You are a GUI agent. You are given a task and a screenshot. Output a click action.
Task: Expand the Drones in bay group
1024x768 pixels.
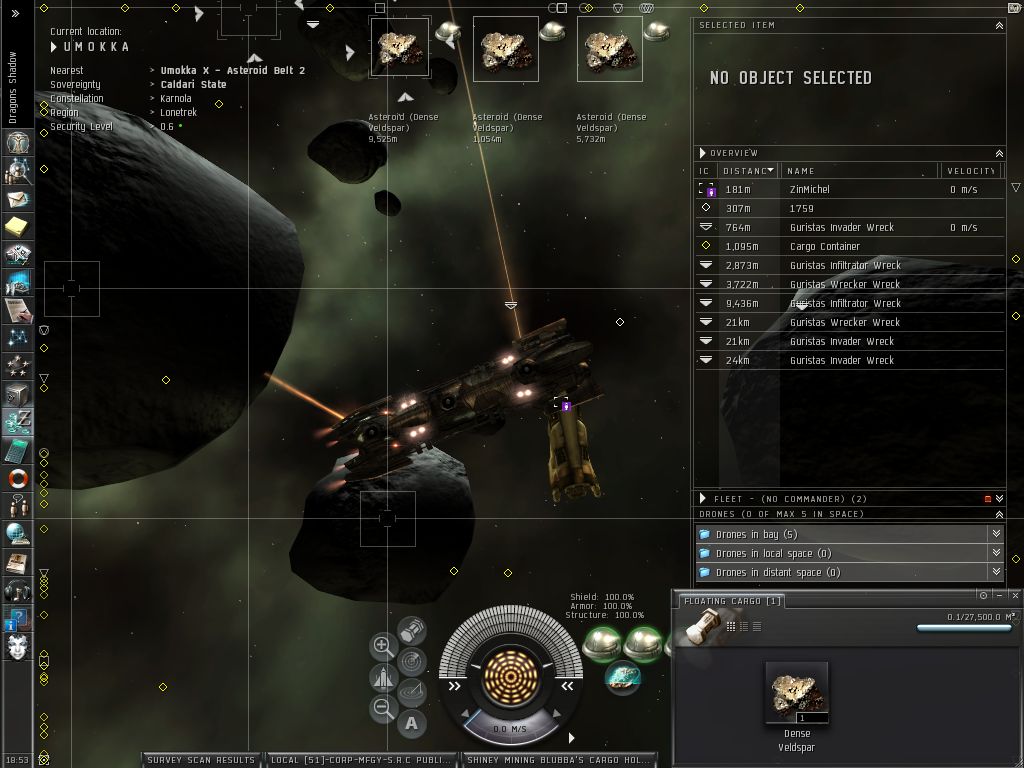point(996,534)
